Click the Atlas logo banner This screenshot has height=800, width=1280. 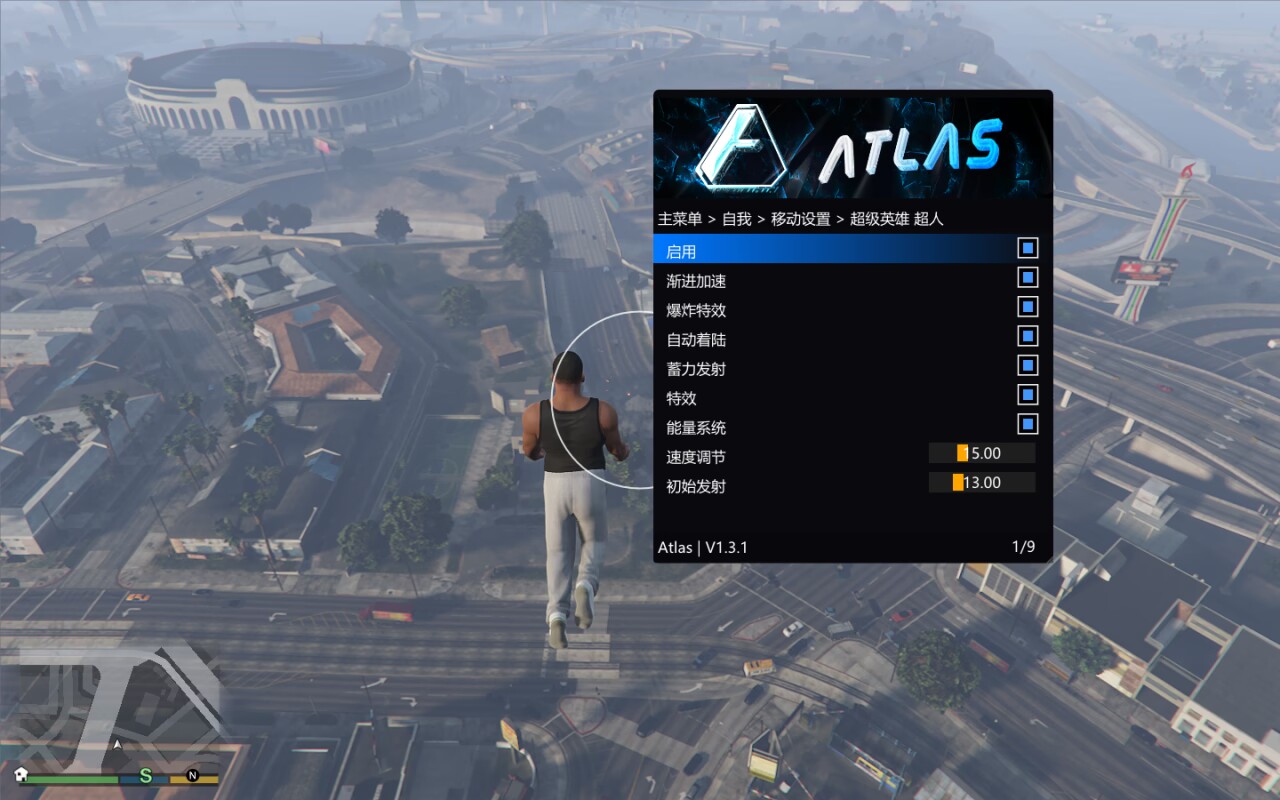click(852, 147)
